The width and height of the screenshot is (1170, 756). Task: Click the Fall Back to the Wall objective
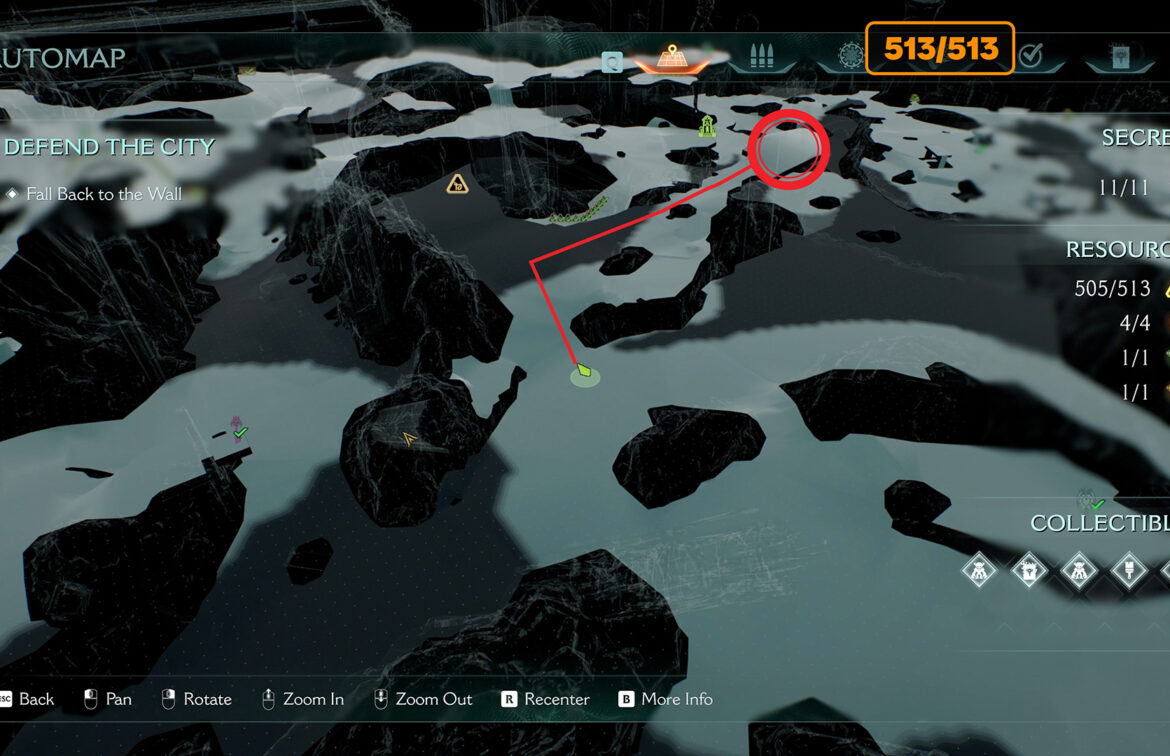pos(104,194)
